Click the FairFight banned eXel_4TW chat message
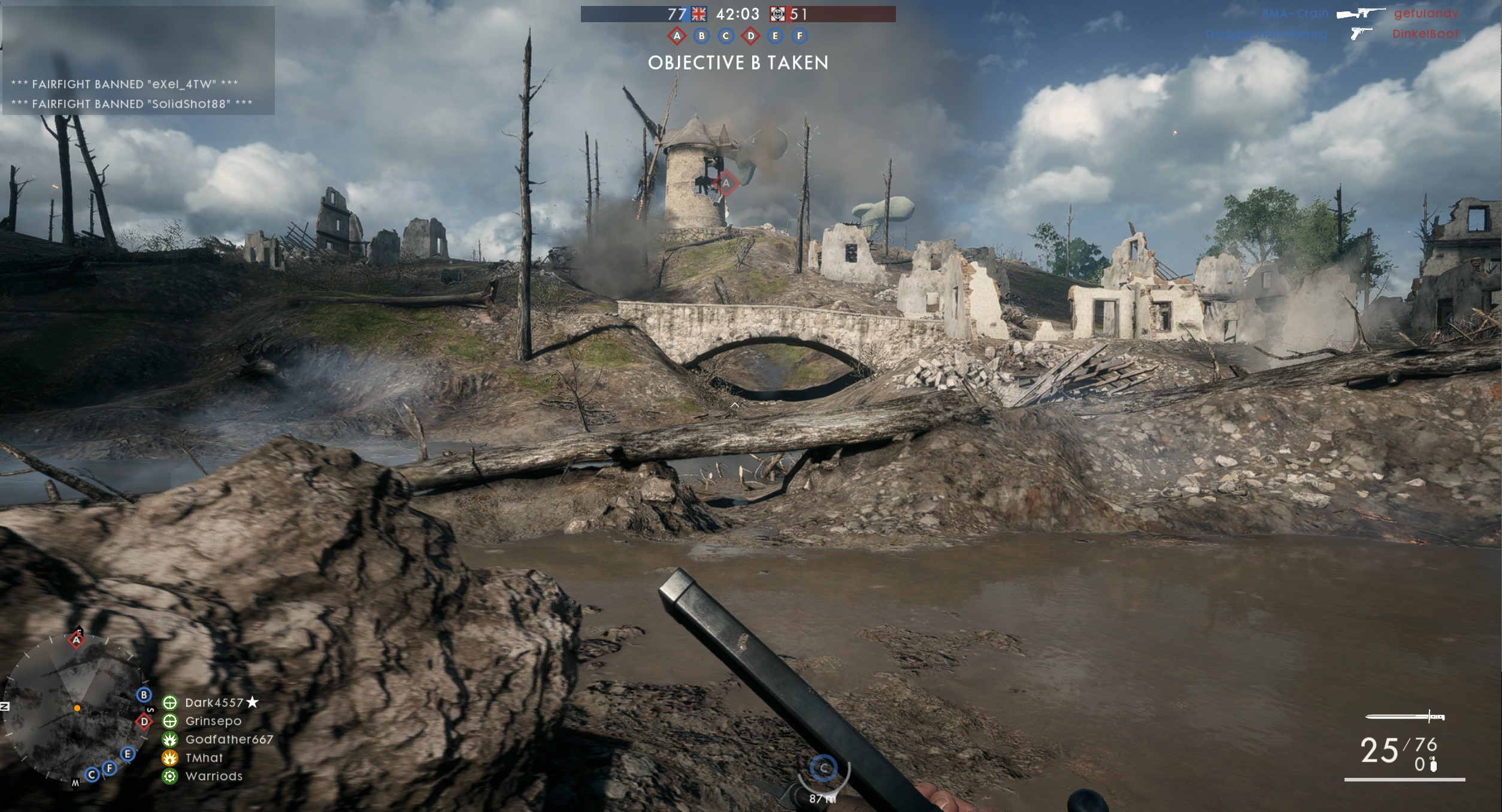 point(125,84)
